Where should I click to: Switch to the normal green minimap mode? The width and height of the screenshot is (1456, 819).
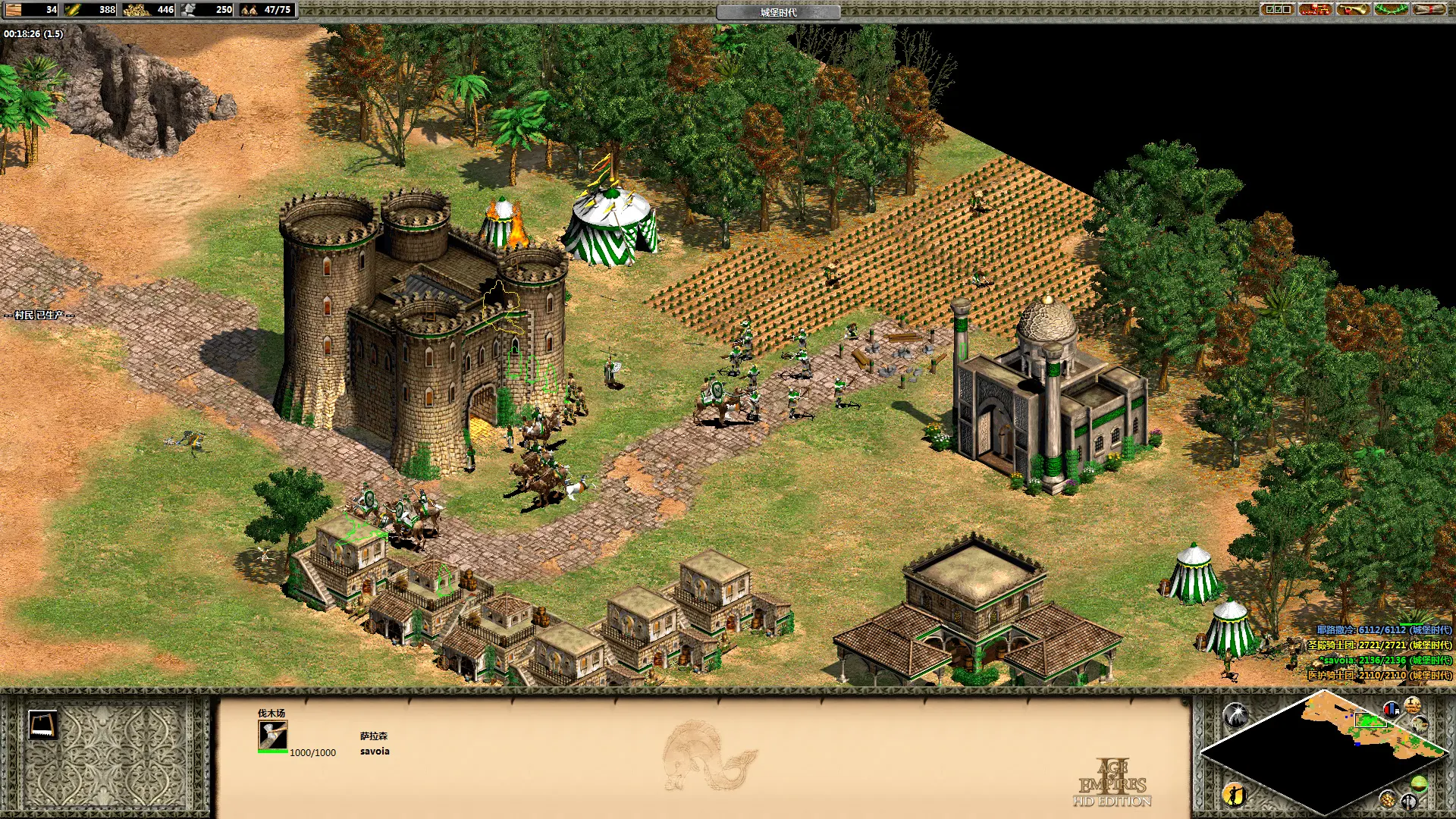click(x=1419, y=783)
